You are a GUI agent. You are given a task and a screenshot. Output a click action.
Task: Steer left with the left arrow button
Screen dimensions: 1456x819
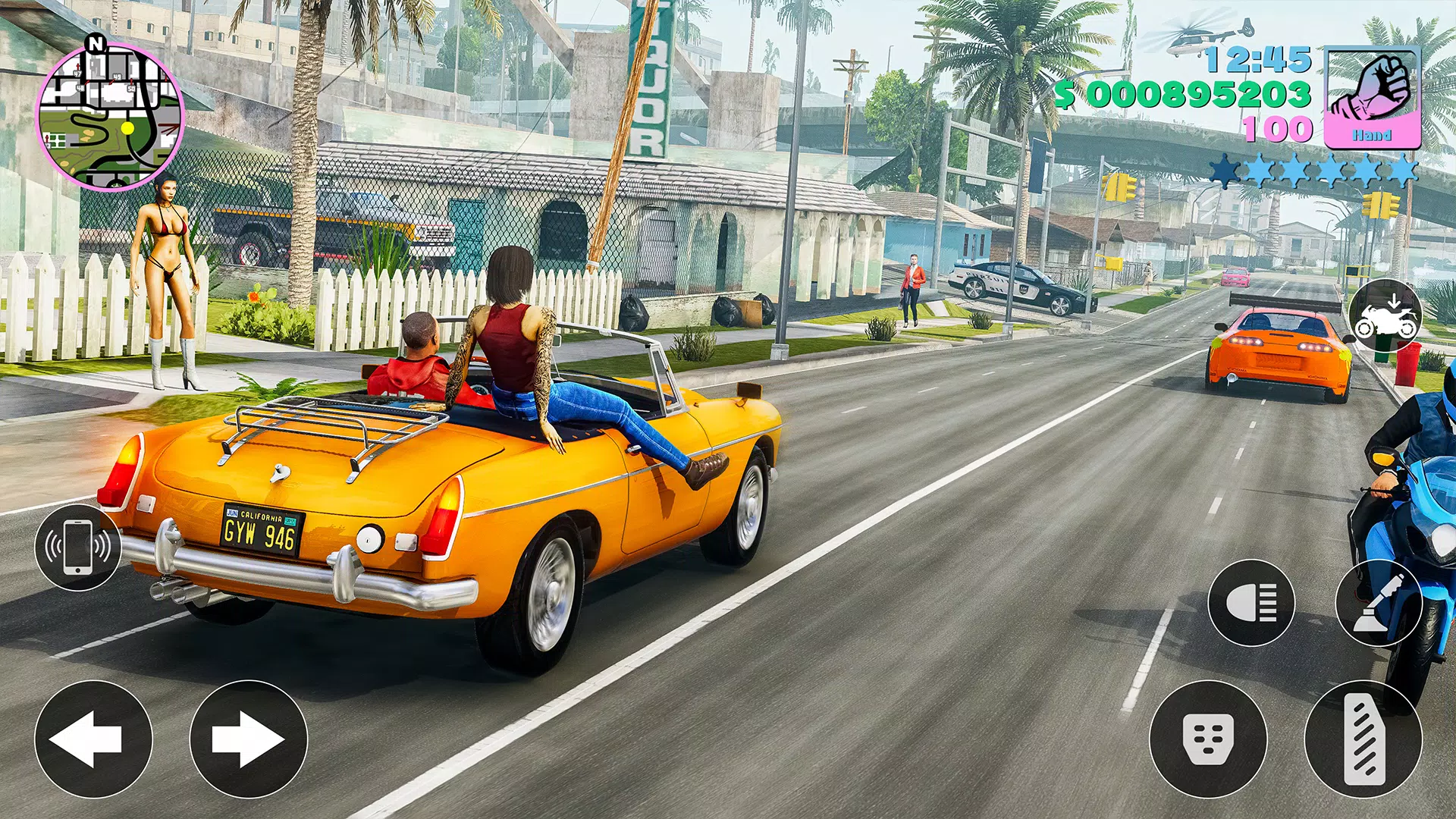pyautogui.click(x=93, y=739)
